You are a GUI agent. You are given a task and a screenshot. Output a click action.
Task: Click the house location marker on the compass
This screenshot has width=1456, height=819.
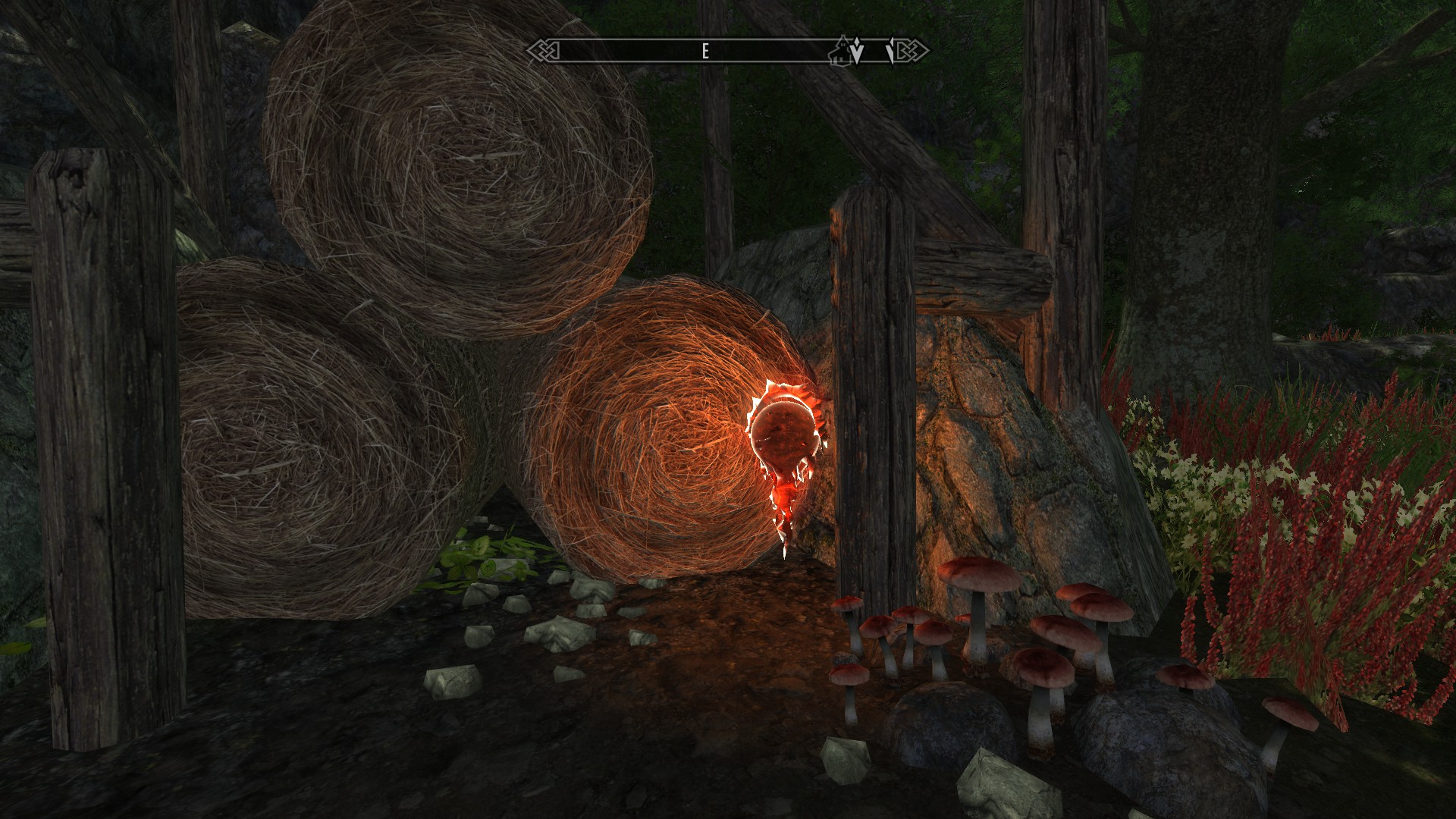click(x=839, y=51)
